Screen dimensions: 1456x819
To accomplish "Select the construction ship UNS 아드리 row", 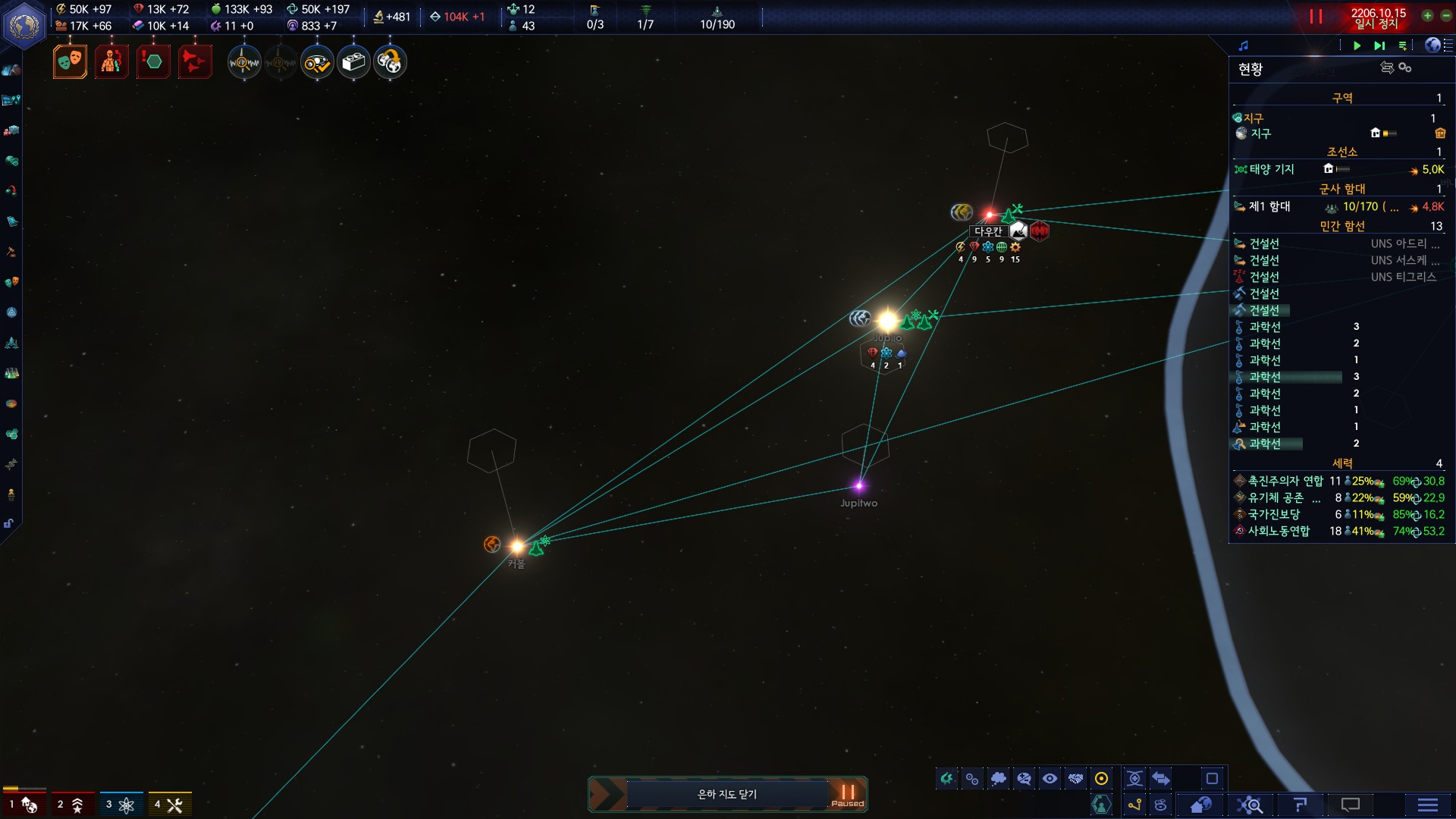I will click(x=1335, y=243).
